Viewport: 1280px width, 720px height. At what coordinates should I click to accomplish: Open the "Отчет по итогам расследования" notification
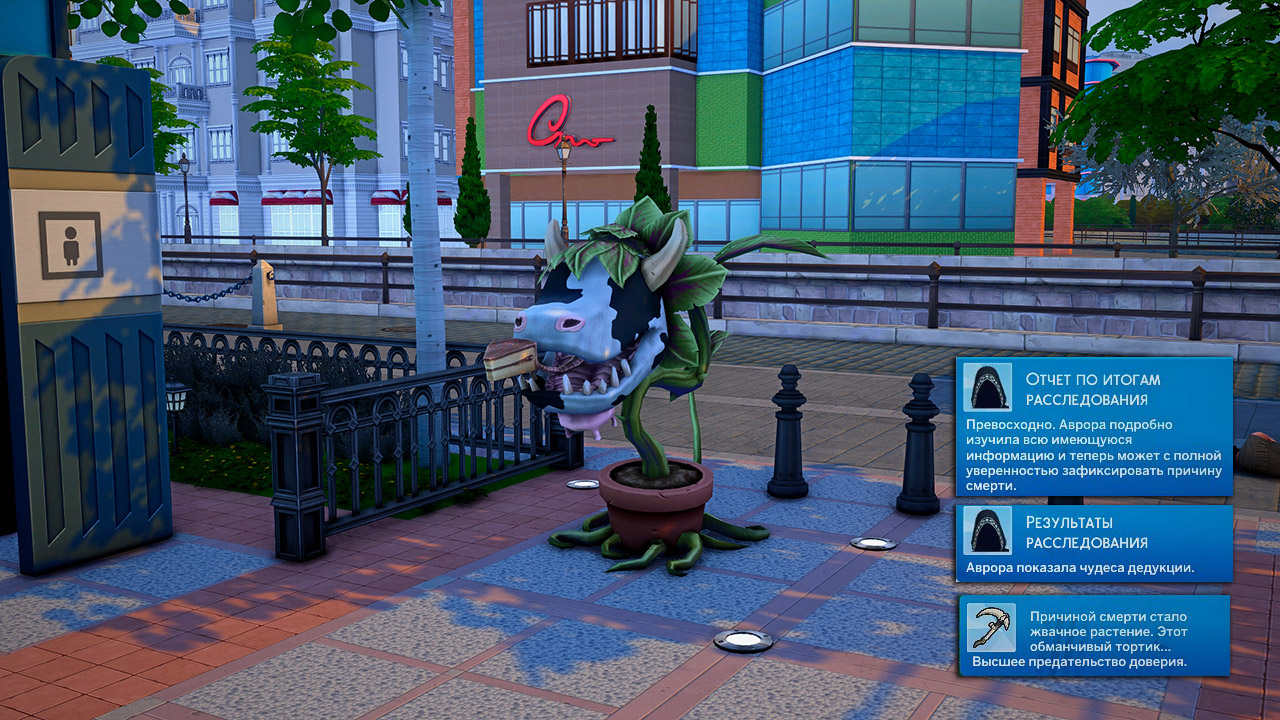tap(1094, 428)
